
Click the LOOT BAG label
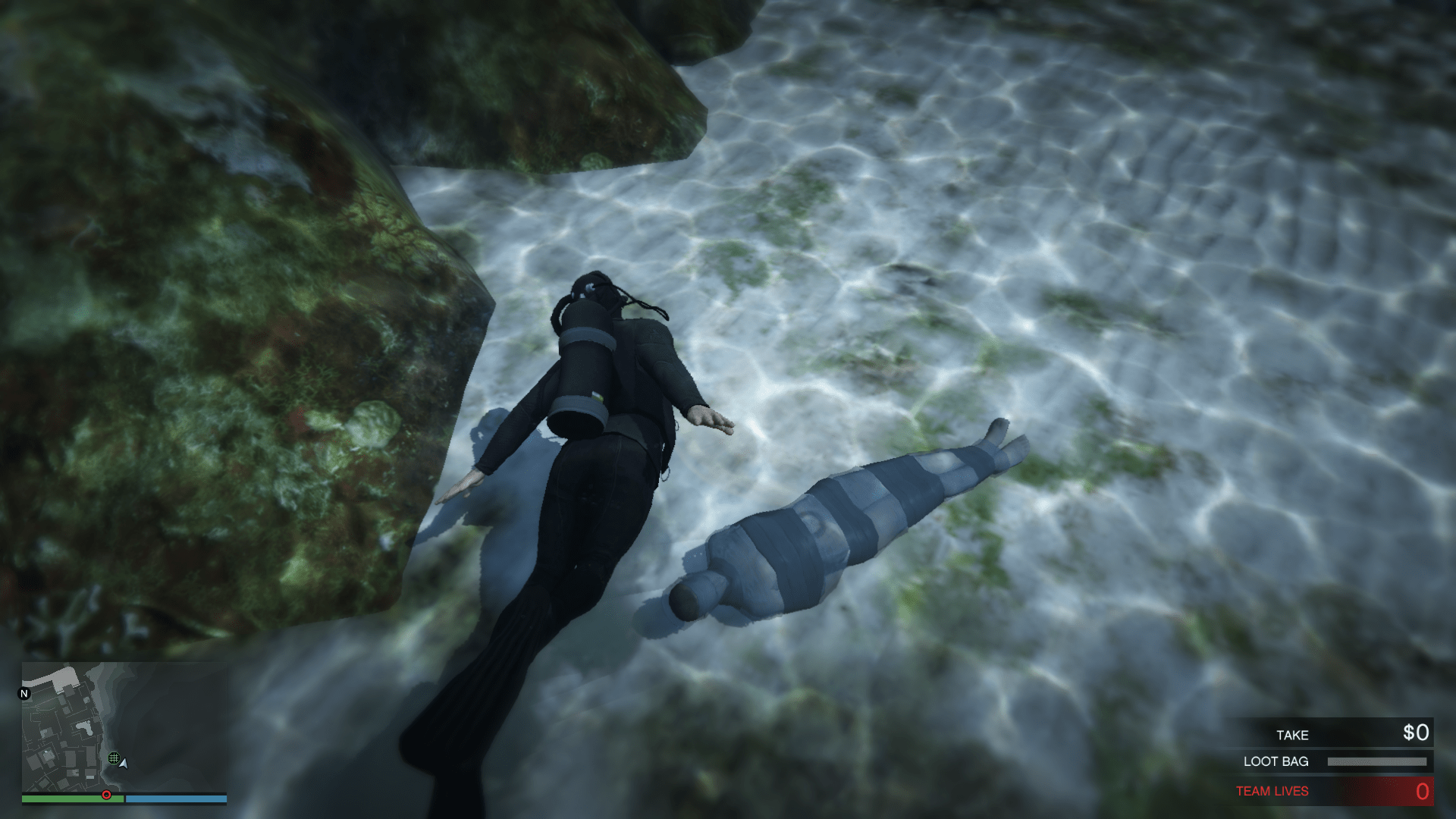1276,761
